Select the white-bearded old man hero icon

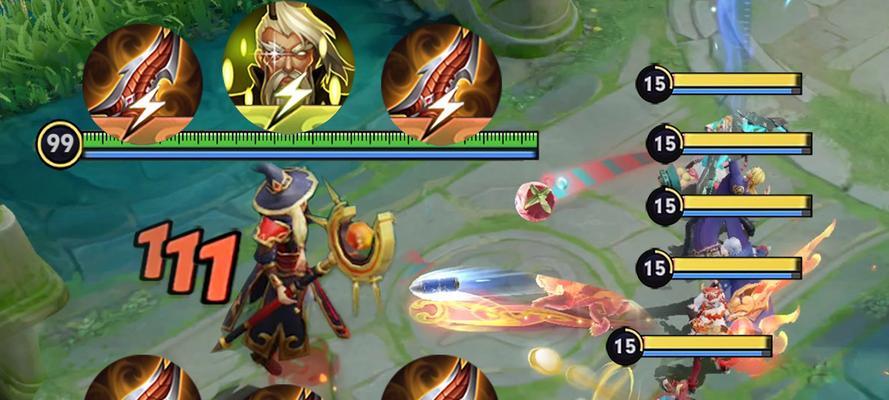[x=288, y=74]
